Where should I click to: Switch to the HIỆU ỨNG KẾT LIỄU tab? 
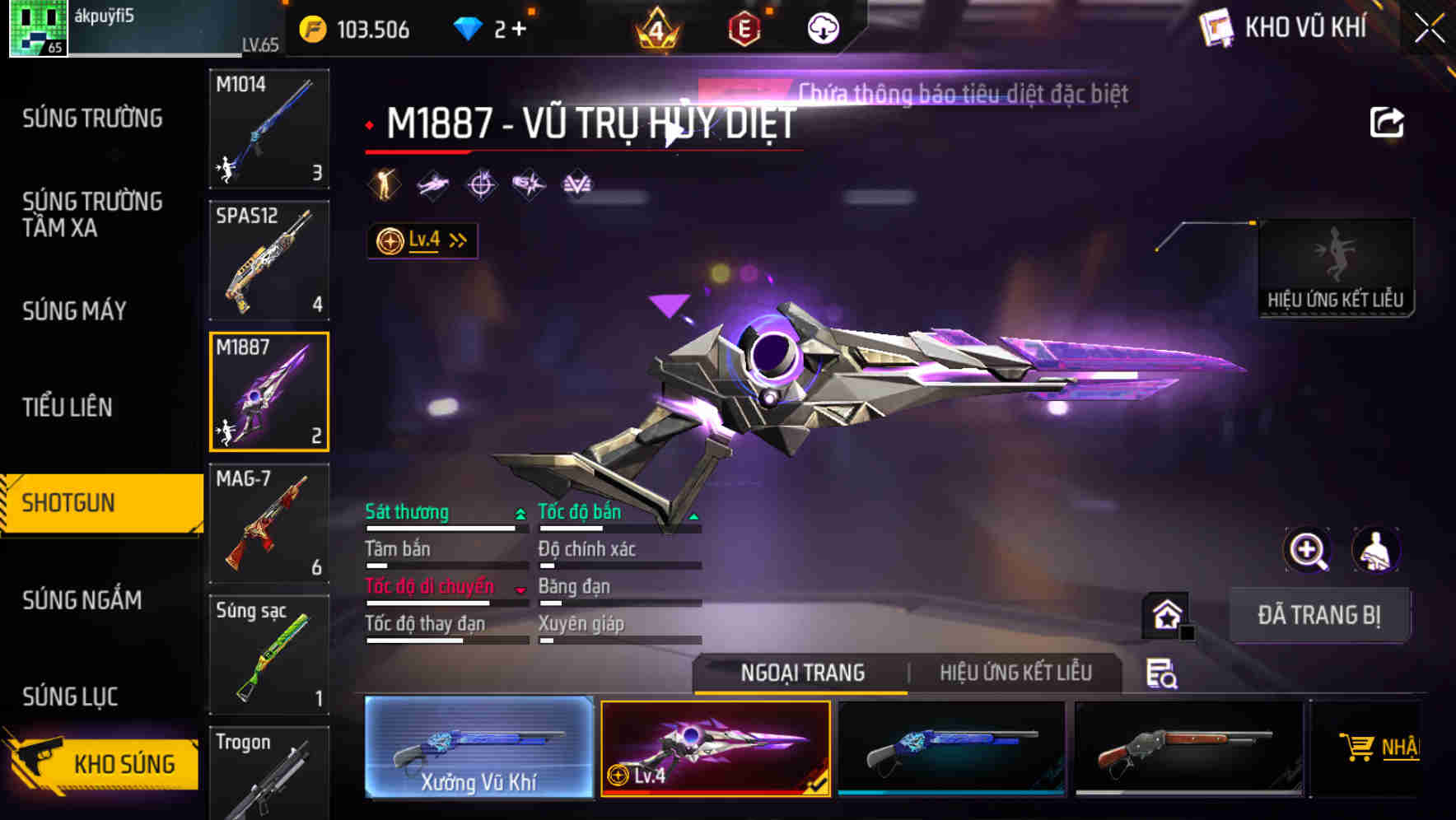[1015, 673]
